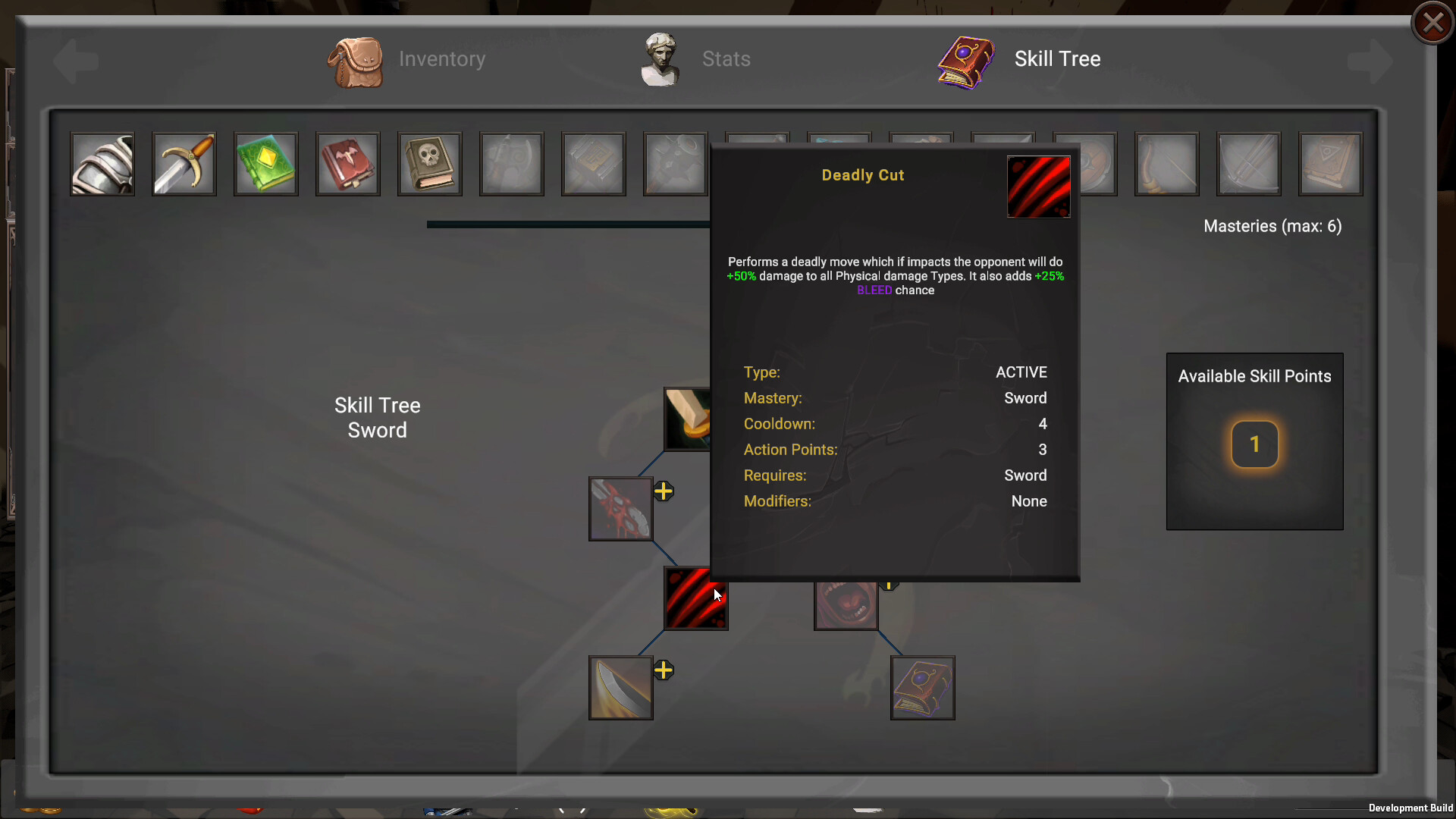Select the shield mastery icon
This screenshot has width=1456, height=819.
point(1084,164)
